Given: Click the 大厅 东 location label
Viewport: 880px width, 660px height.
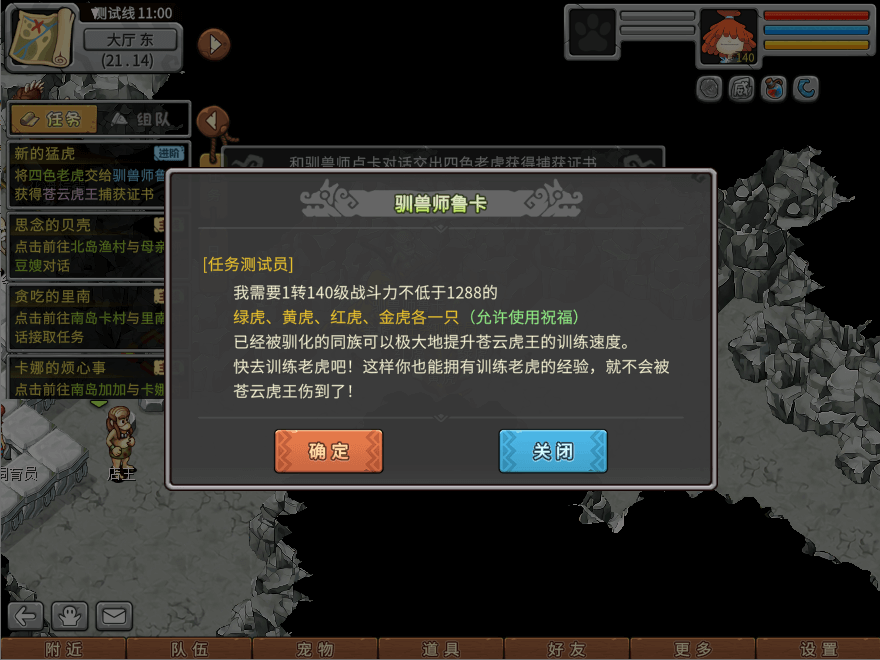Looking at the screenshot, I should click(130, 40).
